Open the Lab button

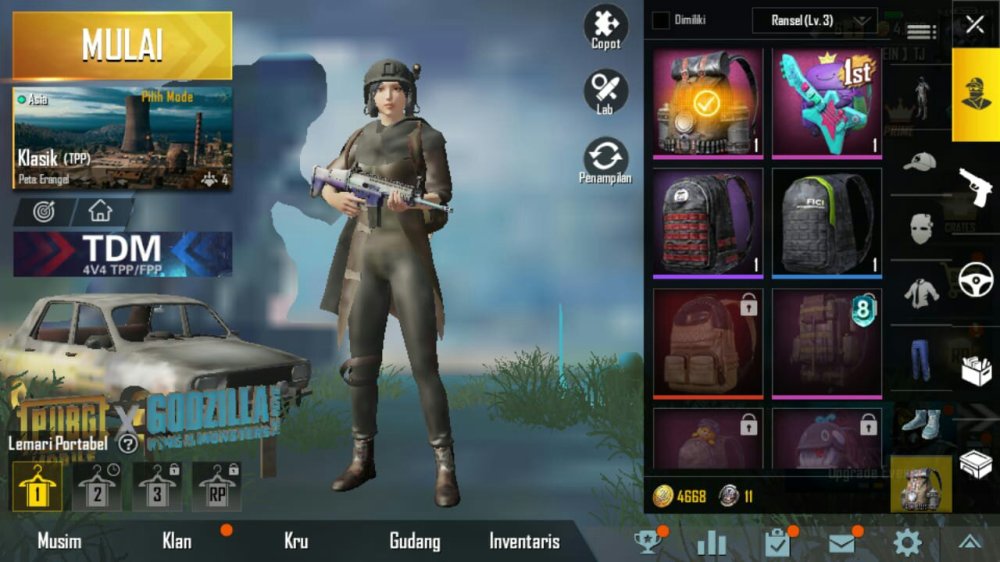pos(606,91)
